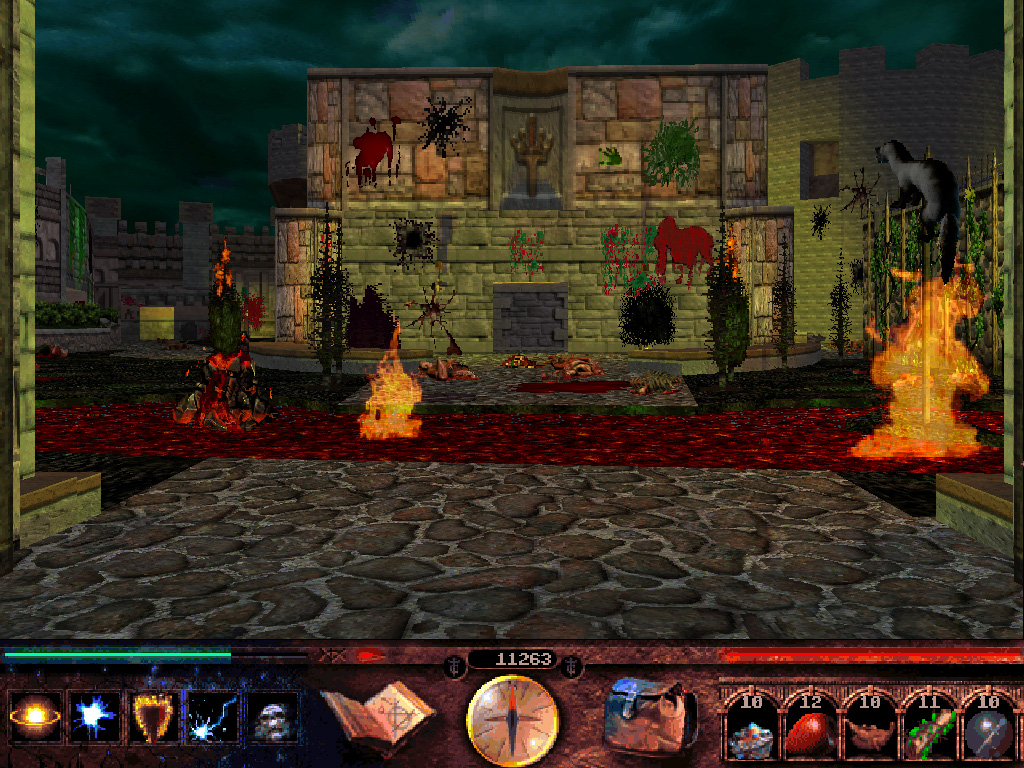The width and height of the screenshot is (1024, 768).
Task: Select the glowing ringed orb spell
Action: click(35, 717)
